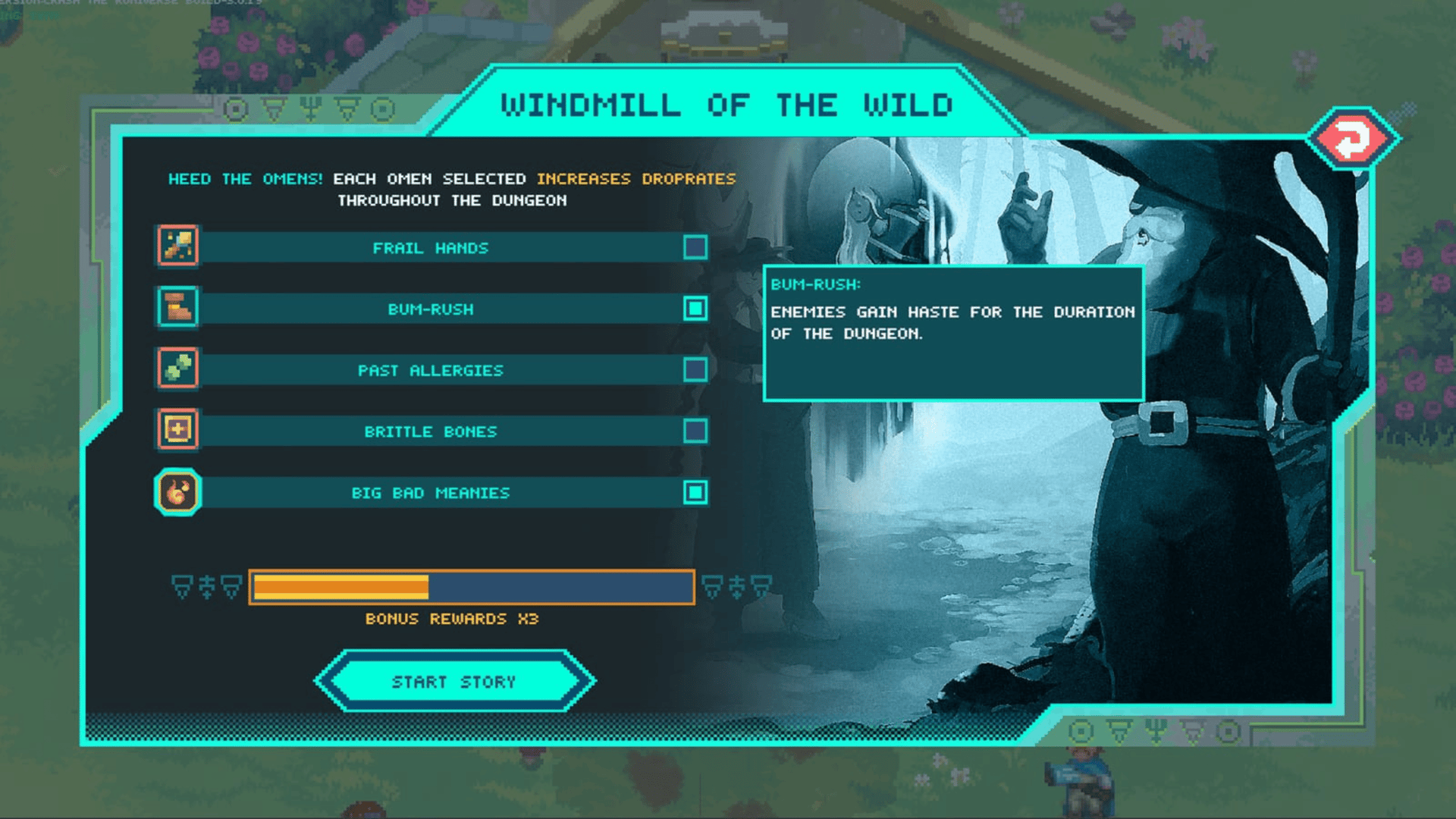1456x819 pixels.
Task: Select the Past Allergies omen row
Action: 430,370
